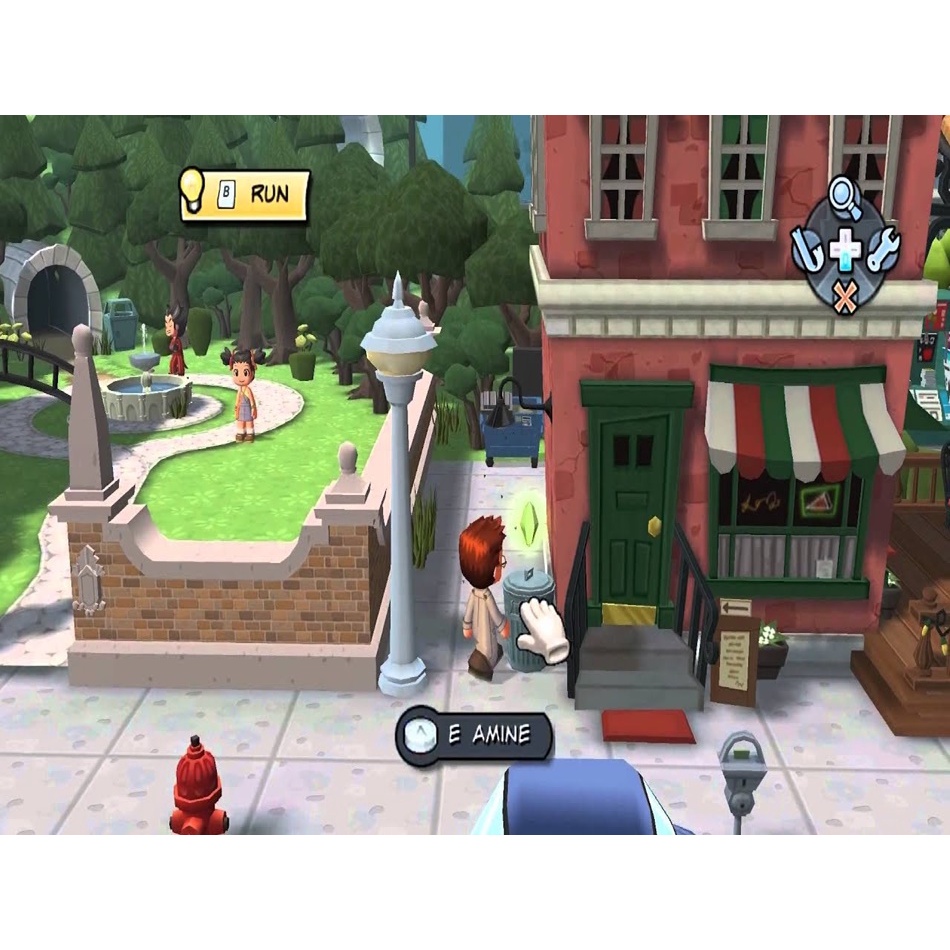Select the magnifying glass tool
Screen dimensions: 950x950
click(x=846, y=198)
